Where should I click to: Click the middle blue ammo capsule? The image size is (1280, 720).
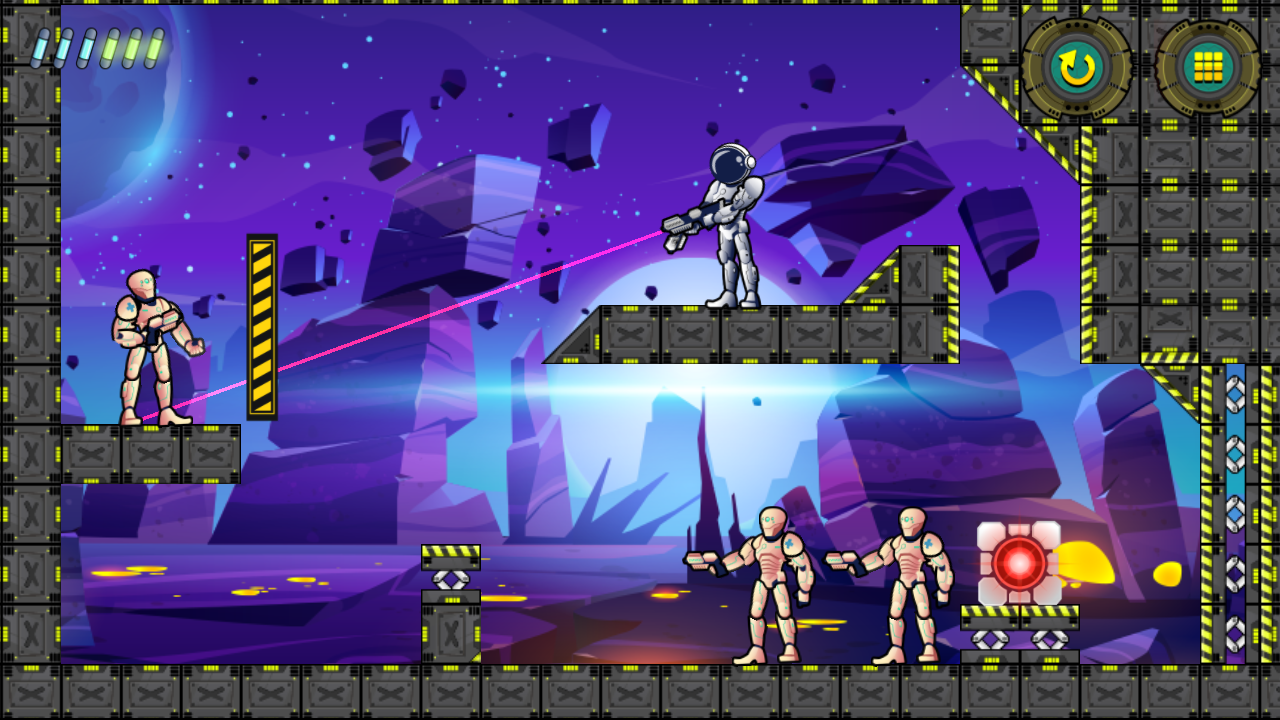click(x=63, y=47)
